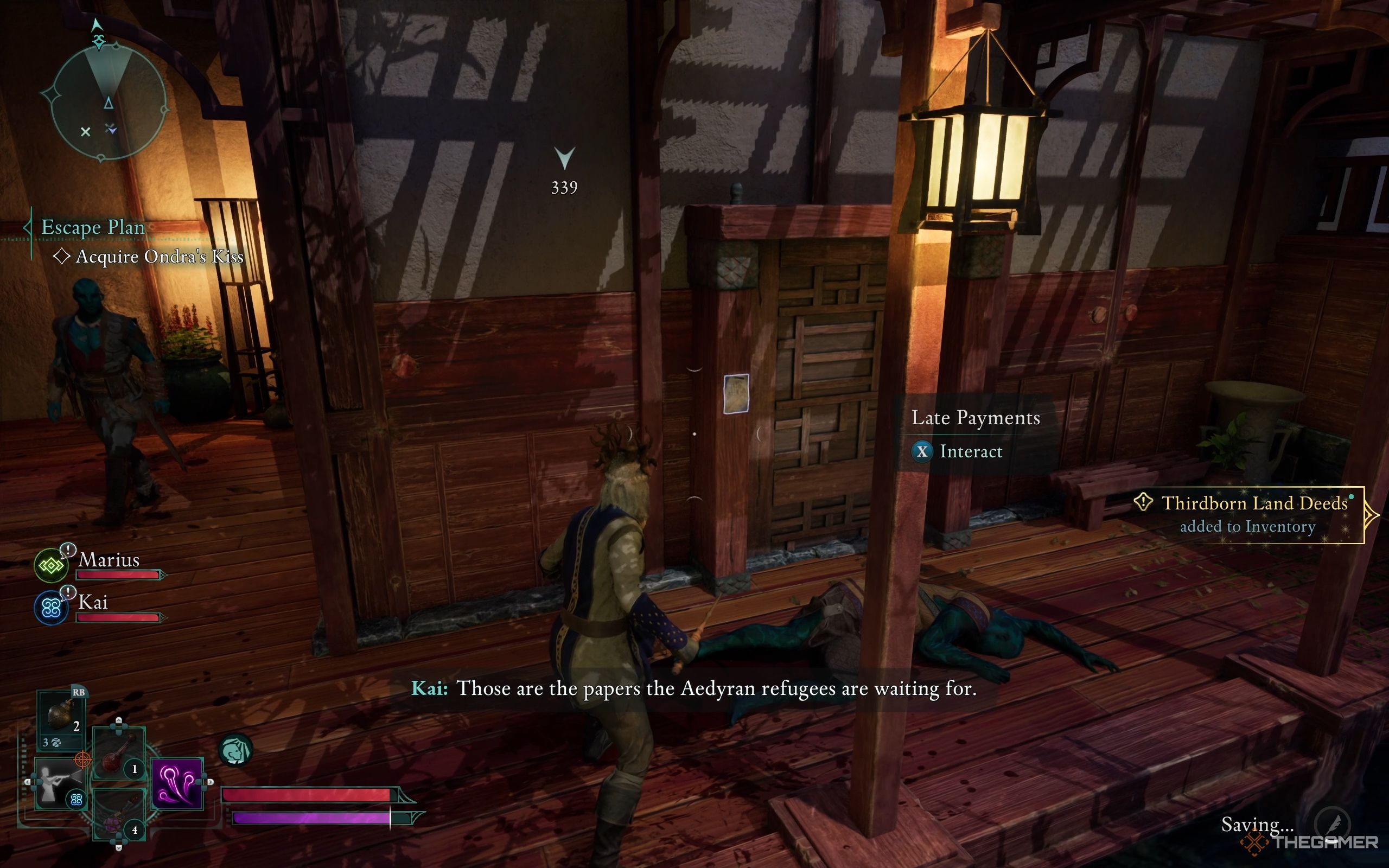Screen dimensions: 1389x868
Task: Trigger Kai's rifle shot companion ability
Action: point(58,783)
